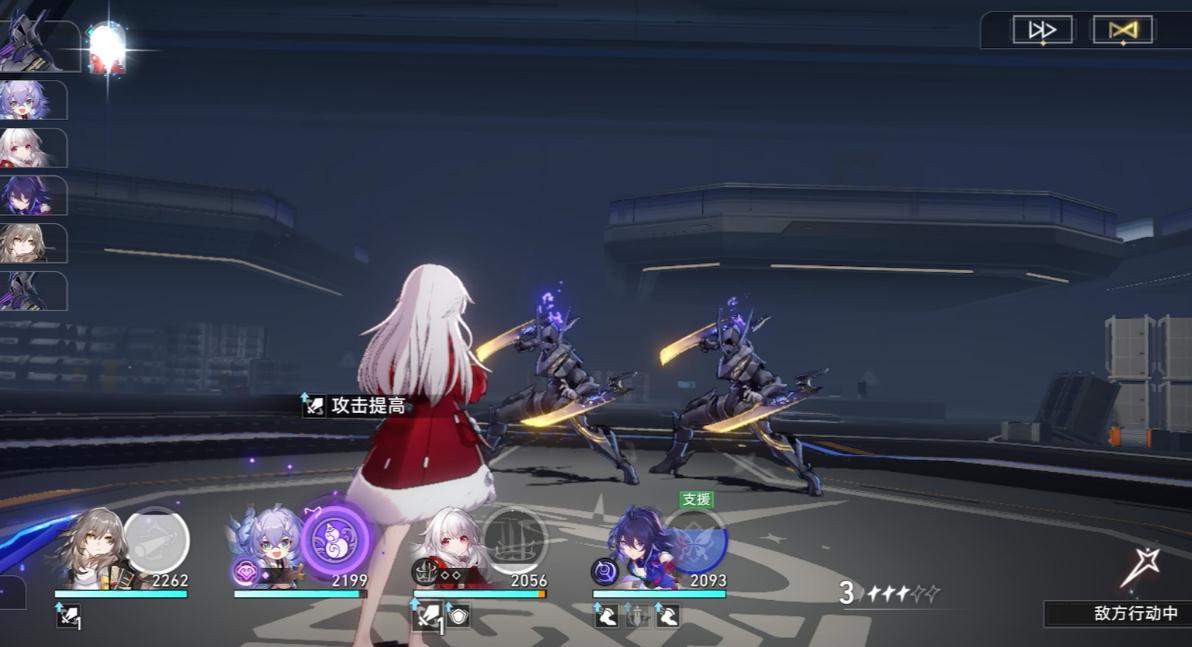This screenshot has width=1192, height=647.
Task: Select the brown-haired Trailblazer turn order portrait
Action: coord(28,243)
